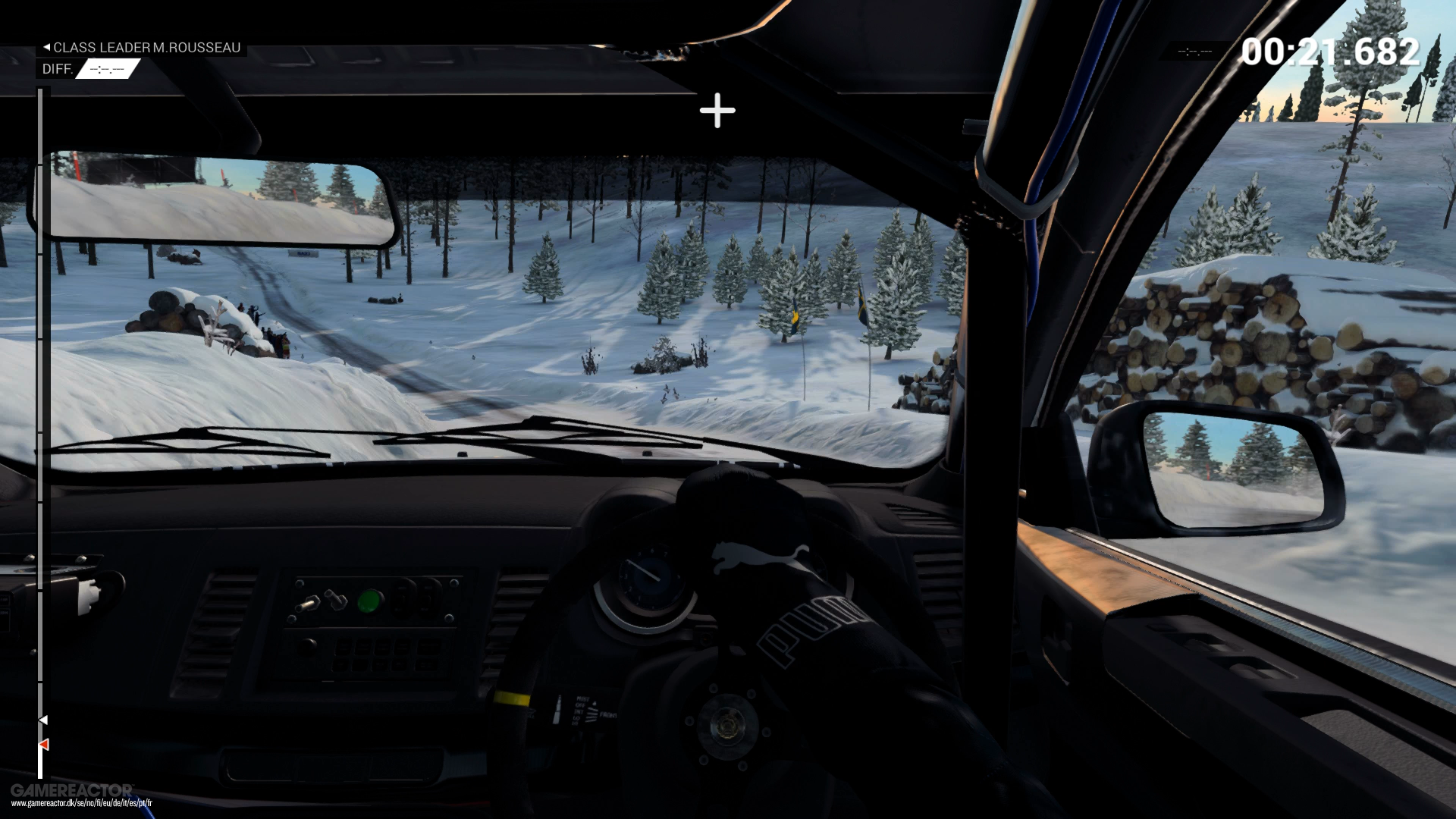Click the white triangle marker on the progress bar
The width and height of the screenshot is (1456, 819).
pyautogui.click(x=44, y=719)
